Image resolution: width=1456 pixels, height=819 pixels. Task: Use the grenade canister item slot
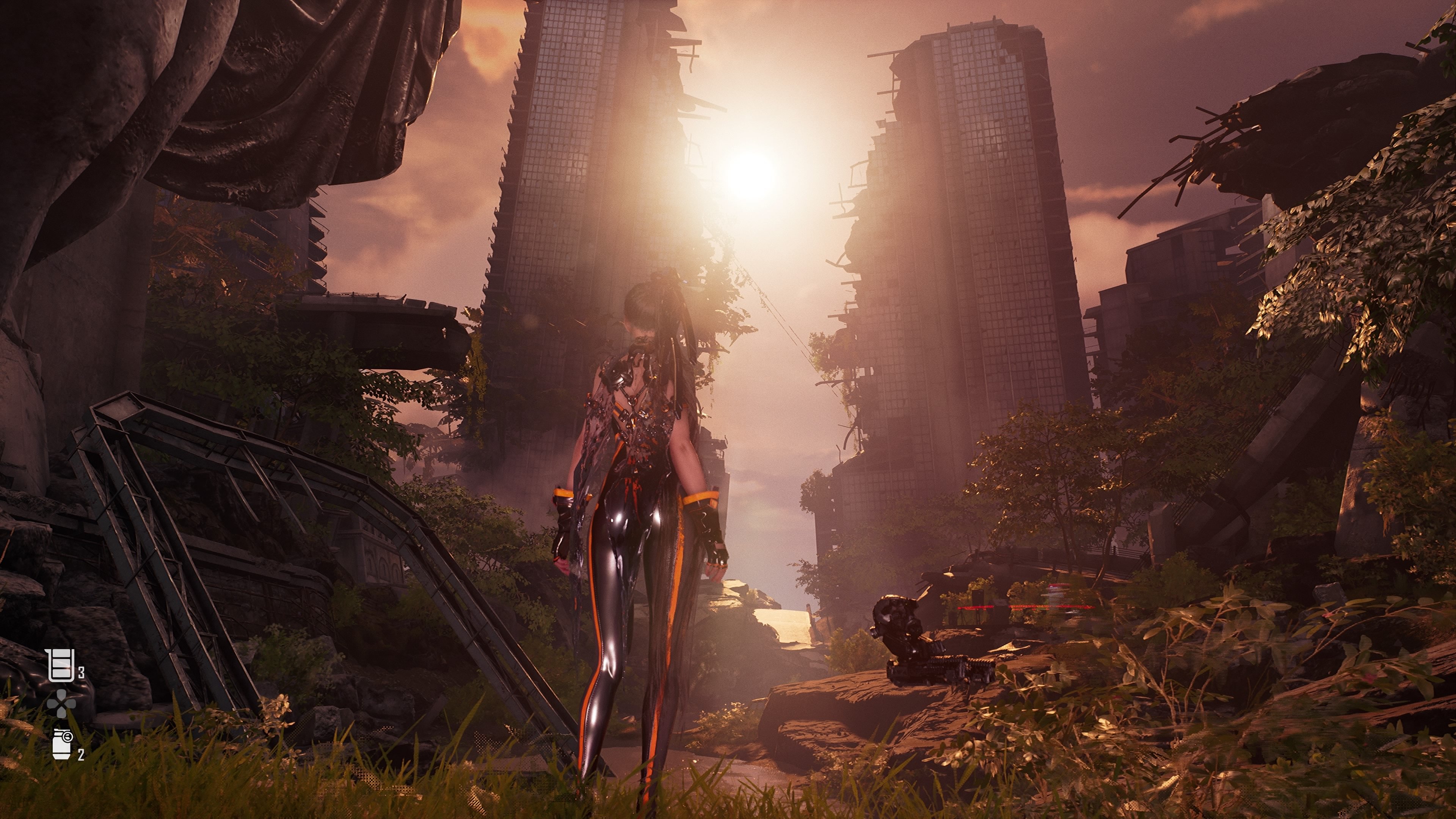tap(62, 744)
